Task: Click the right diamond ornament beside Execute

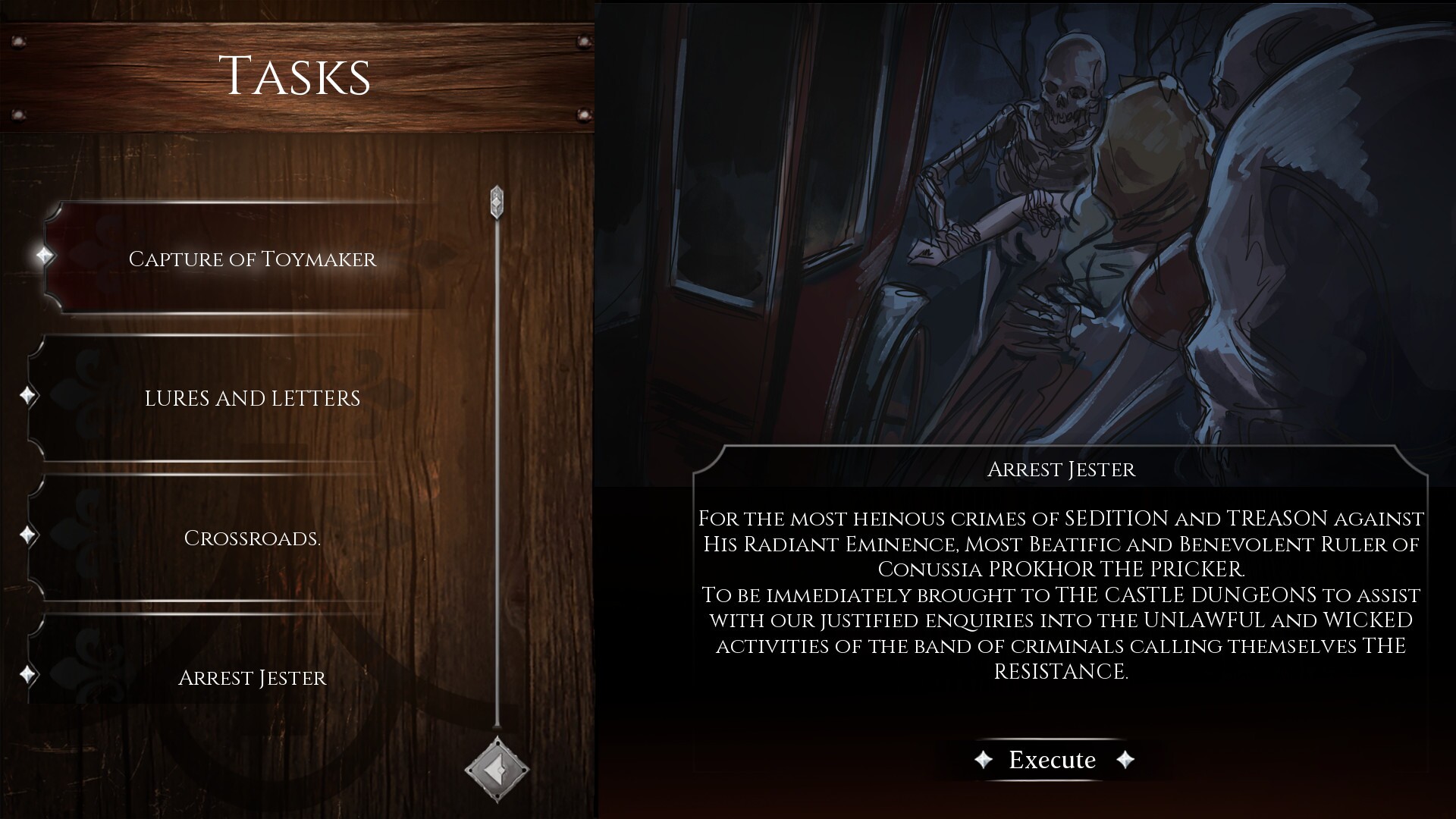Action: point(1125,760)
